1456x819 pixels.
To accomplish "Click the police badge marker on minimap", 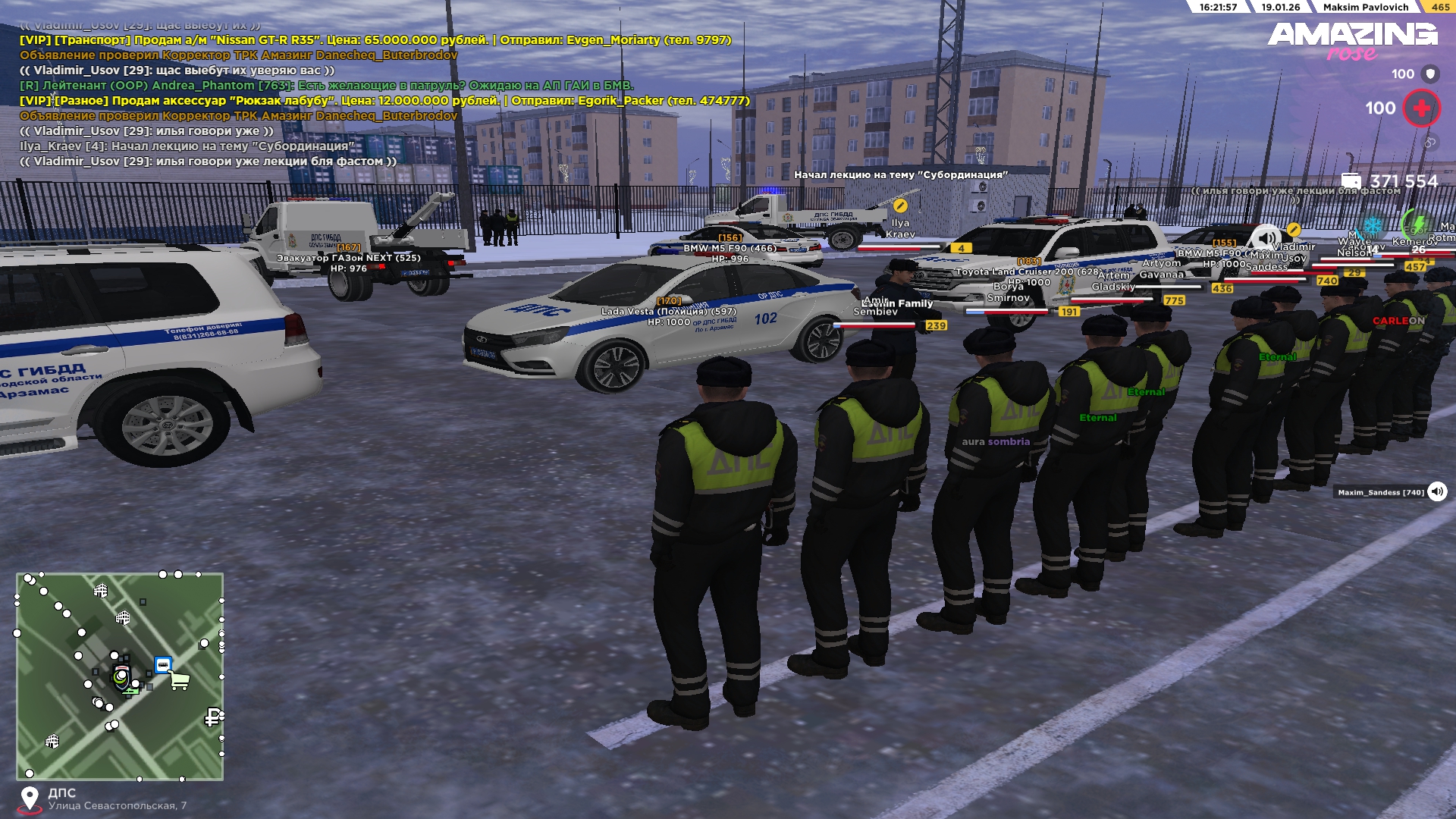I will point(121,676).
